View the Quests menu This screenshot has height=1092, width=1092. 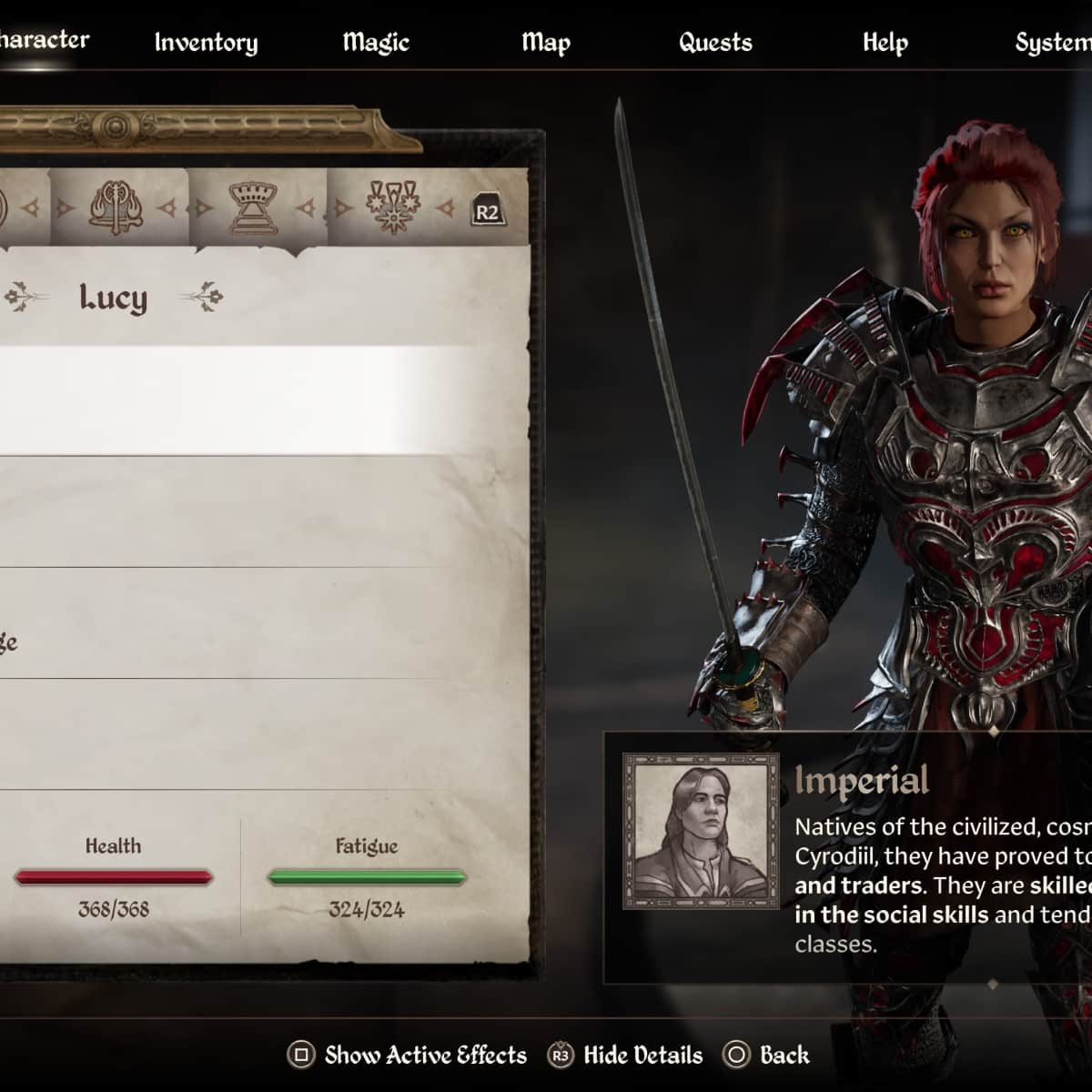pyautogui.click(x=715, y=43)
